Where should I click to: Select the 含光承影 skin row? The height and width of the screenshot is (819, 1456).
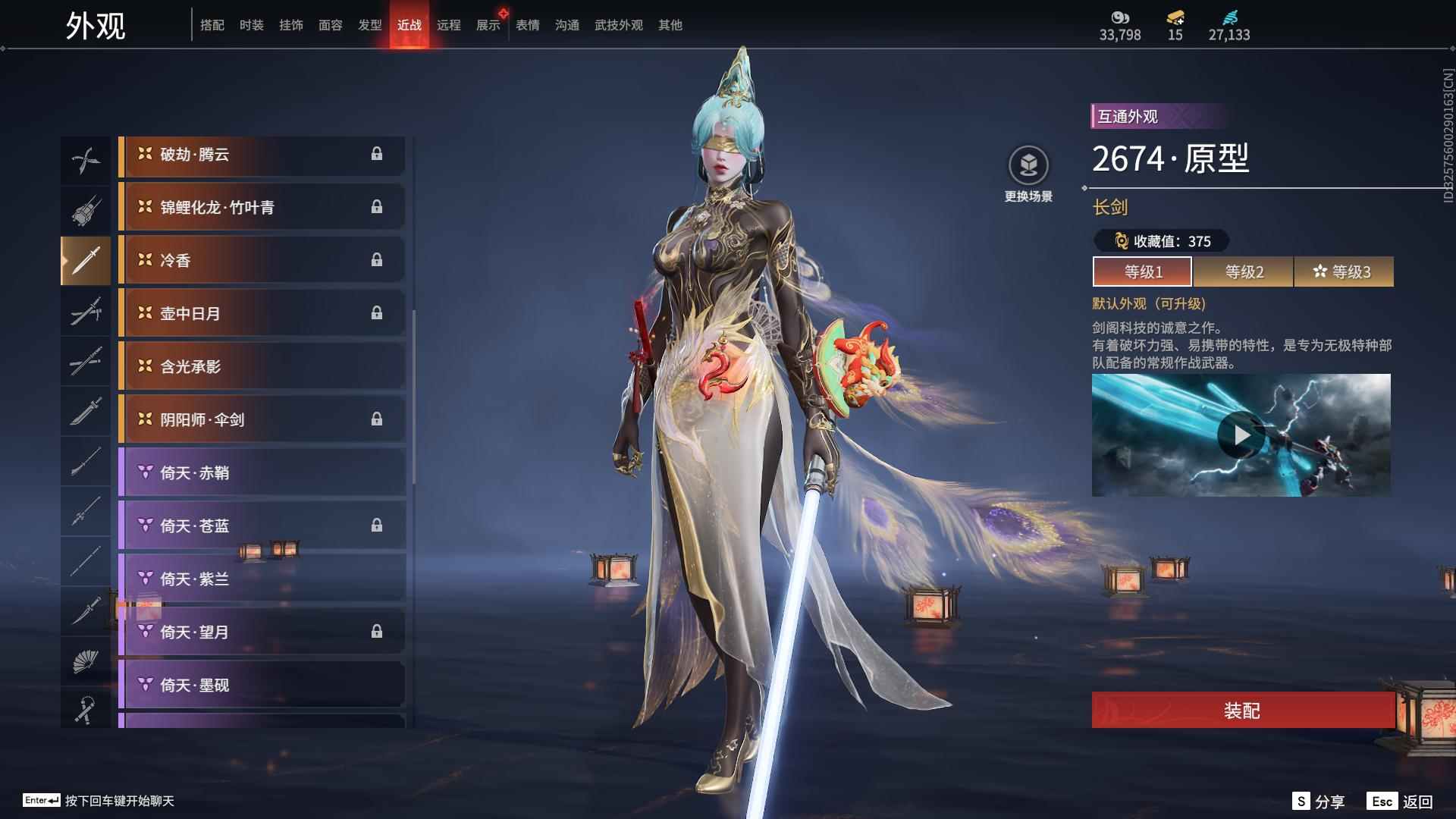coord(262,367)
